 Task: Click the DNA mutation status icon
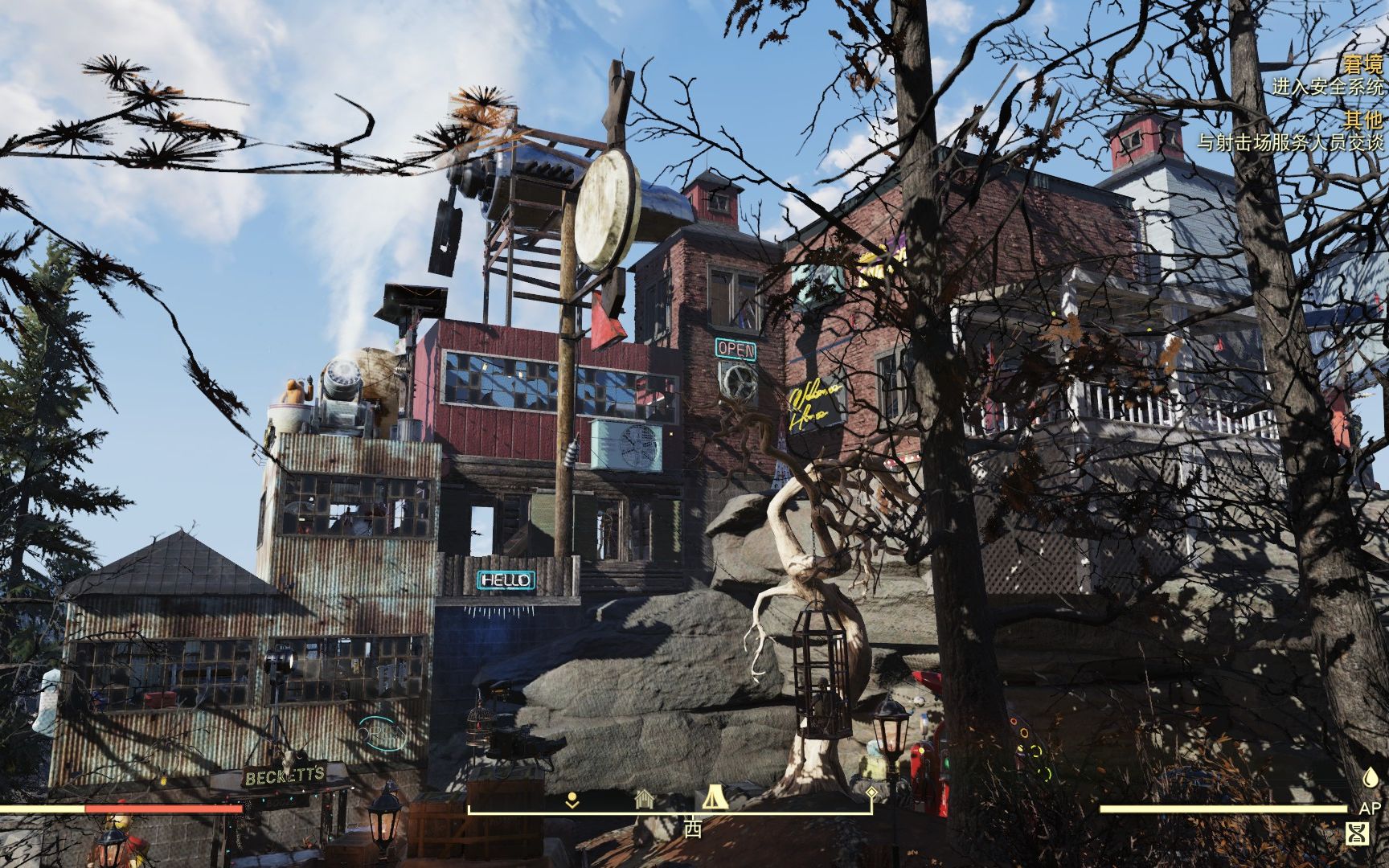pyautogui.click(x=1358, y=834)
